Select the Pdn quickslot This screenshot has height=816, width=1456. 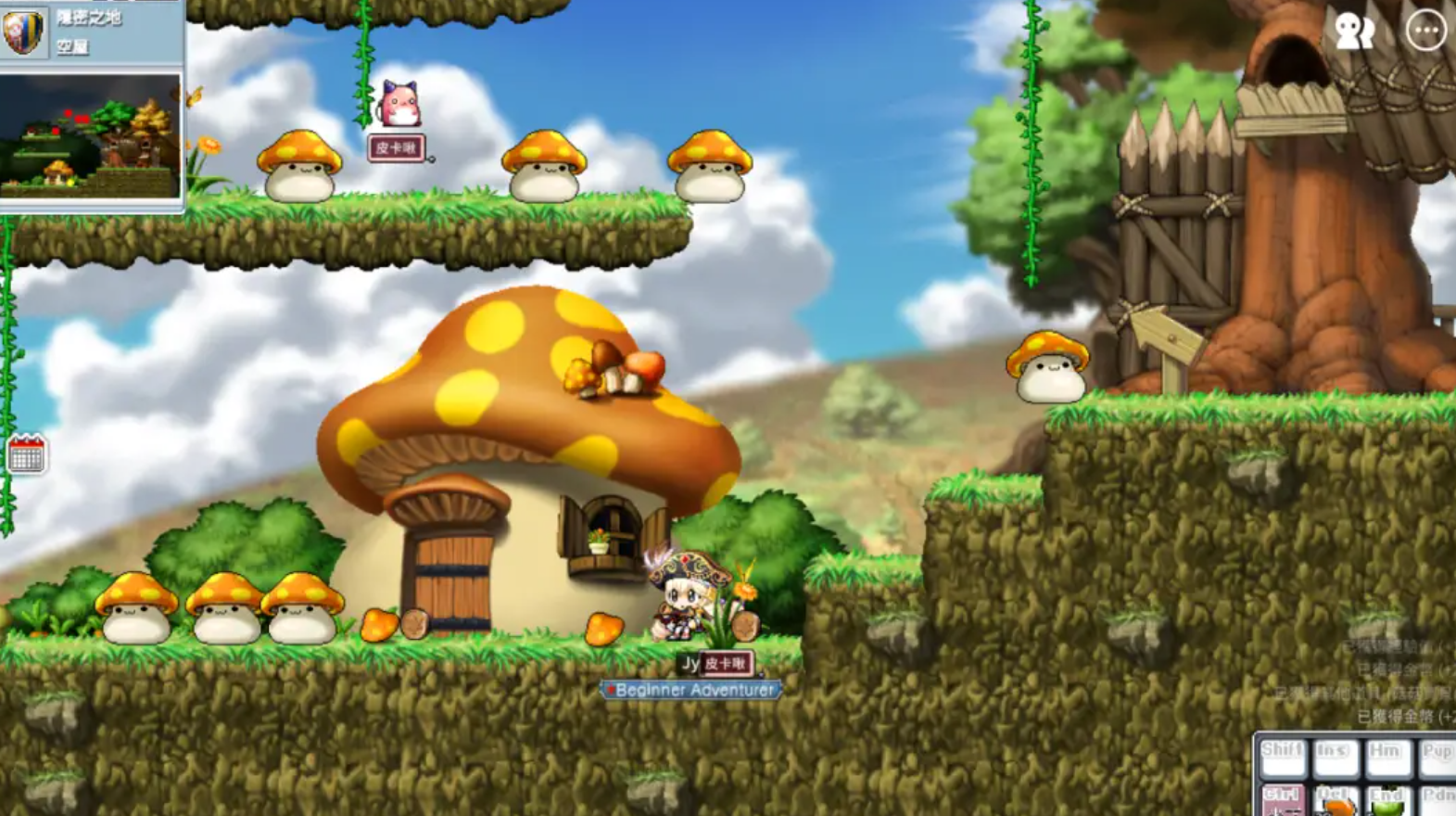(1437, 801)
